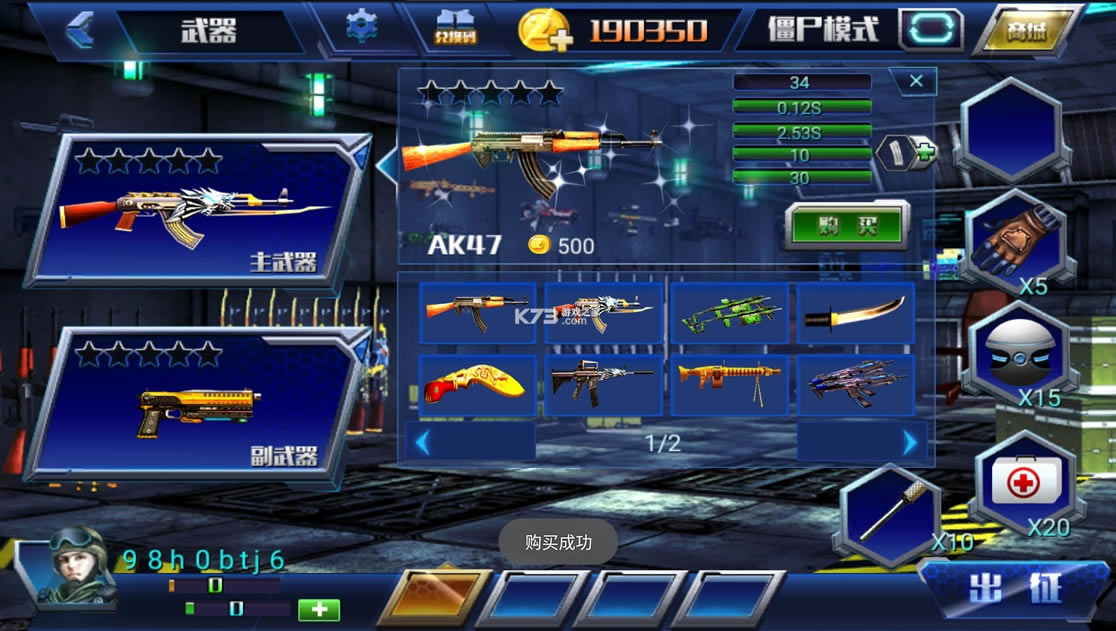Go to next weapon page
This screenshot has width=1116, height=631.
[909, 442]
